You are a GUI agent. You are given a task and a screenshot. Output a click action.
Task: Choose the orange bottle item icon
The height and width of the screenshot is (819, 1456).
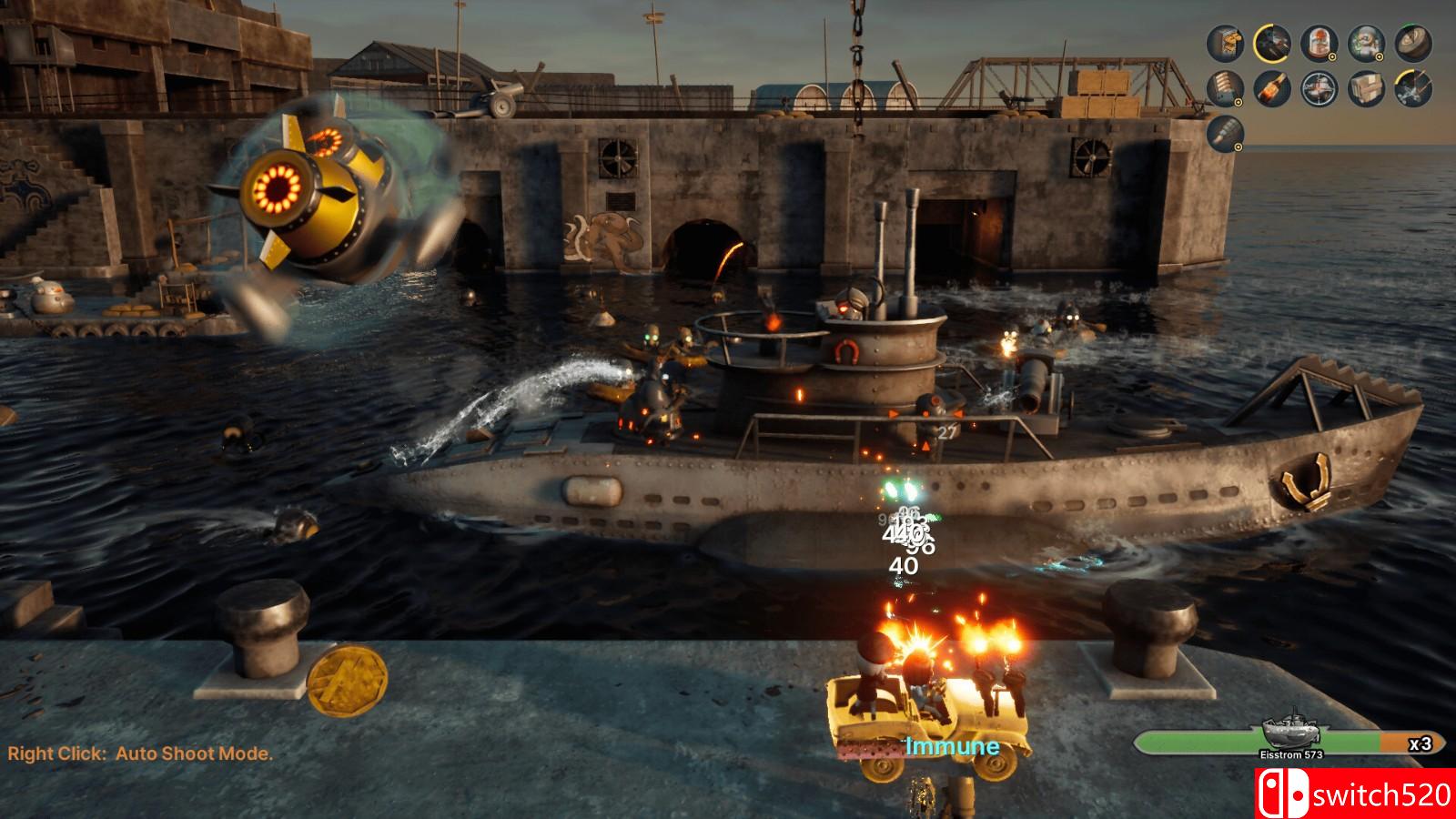coord(1272,88)
